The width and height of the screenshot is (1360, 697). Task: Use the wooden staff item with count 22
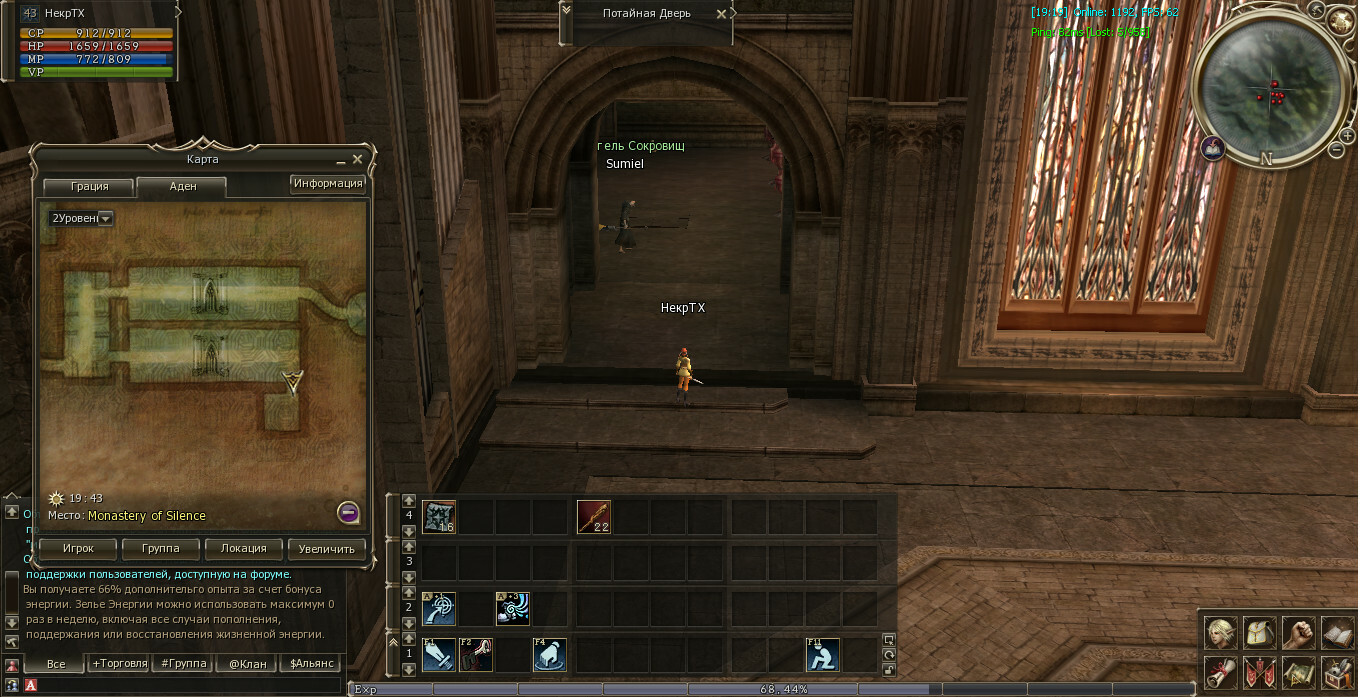click(594, 517)
